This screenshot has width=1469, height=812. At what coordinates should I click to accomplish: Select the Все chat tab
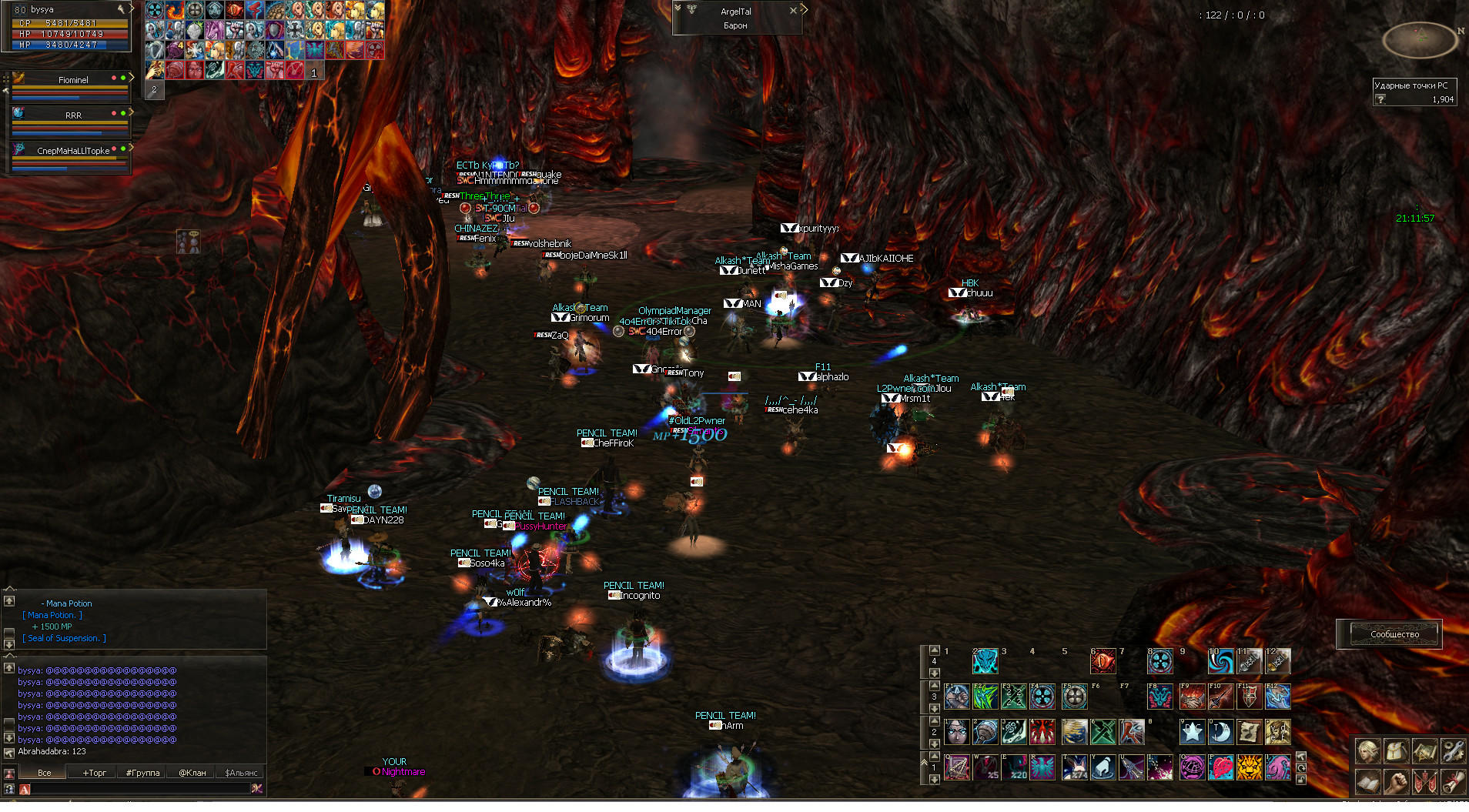45,773
